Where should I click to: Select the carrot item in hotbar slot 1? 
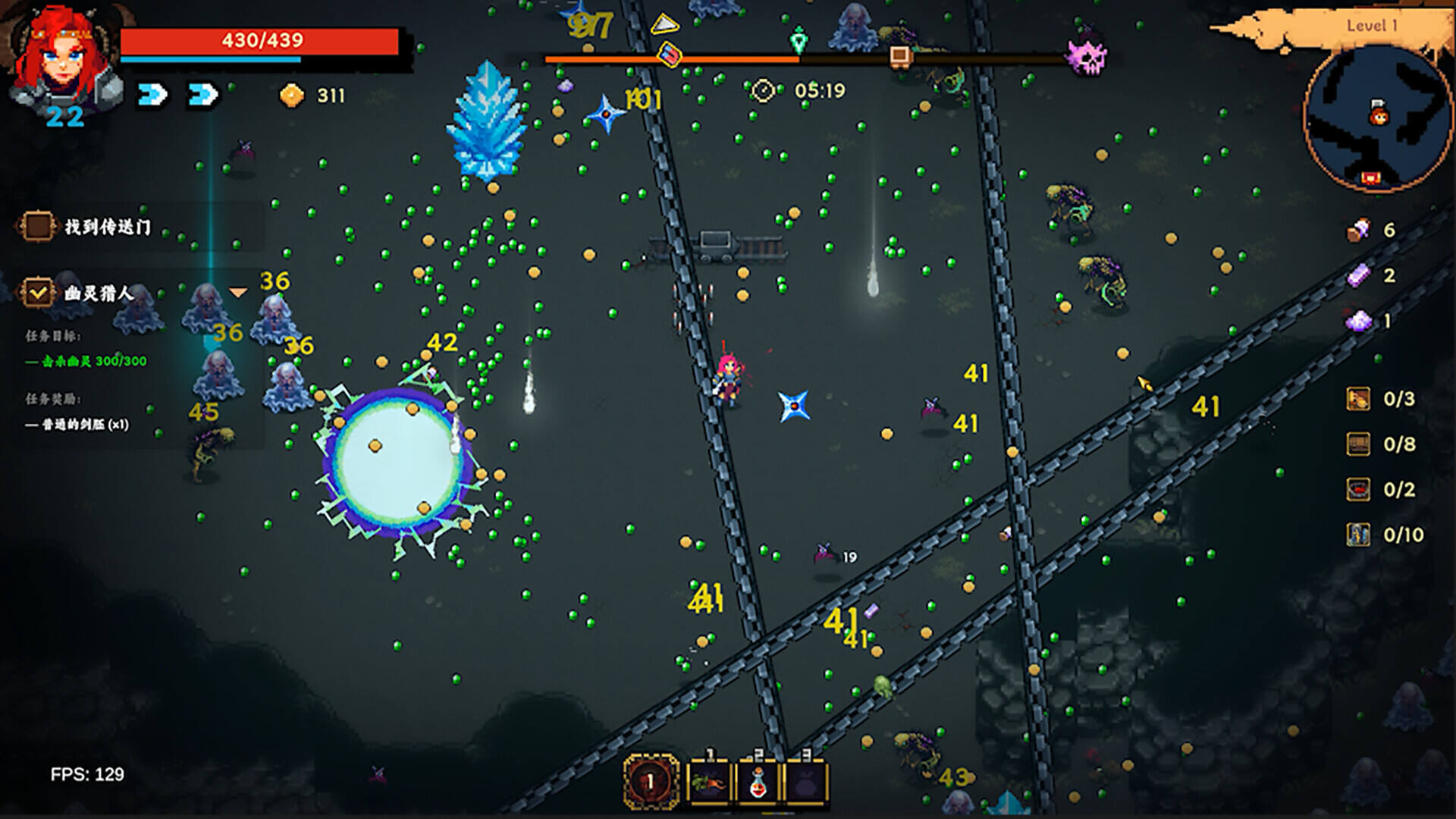click(x=708, y=782)
